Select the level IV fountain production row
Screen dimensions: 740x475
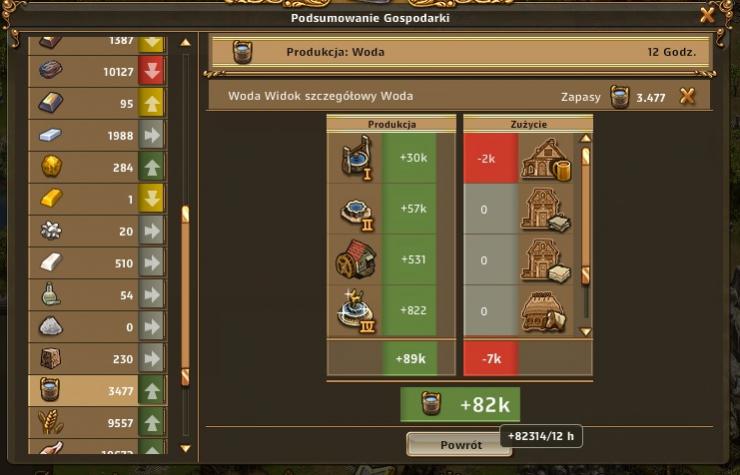click(x=390, y=311)
